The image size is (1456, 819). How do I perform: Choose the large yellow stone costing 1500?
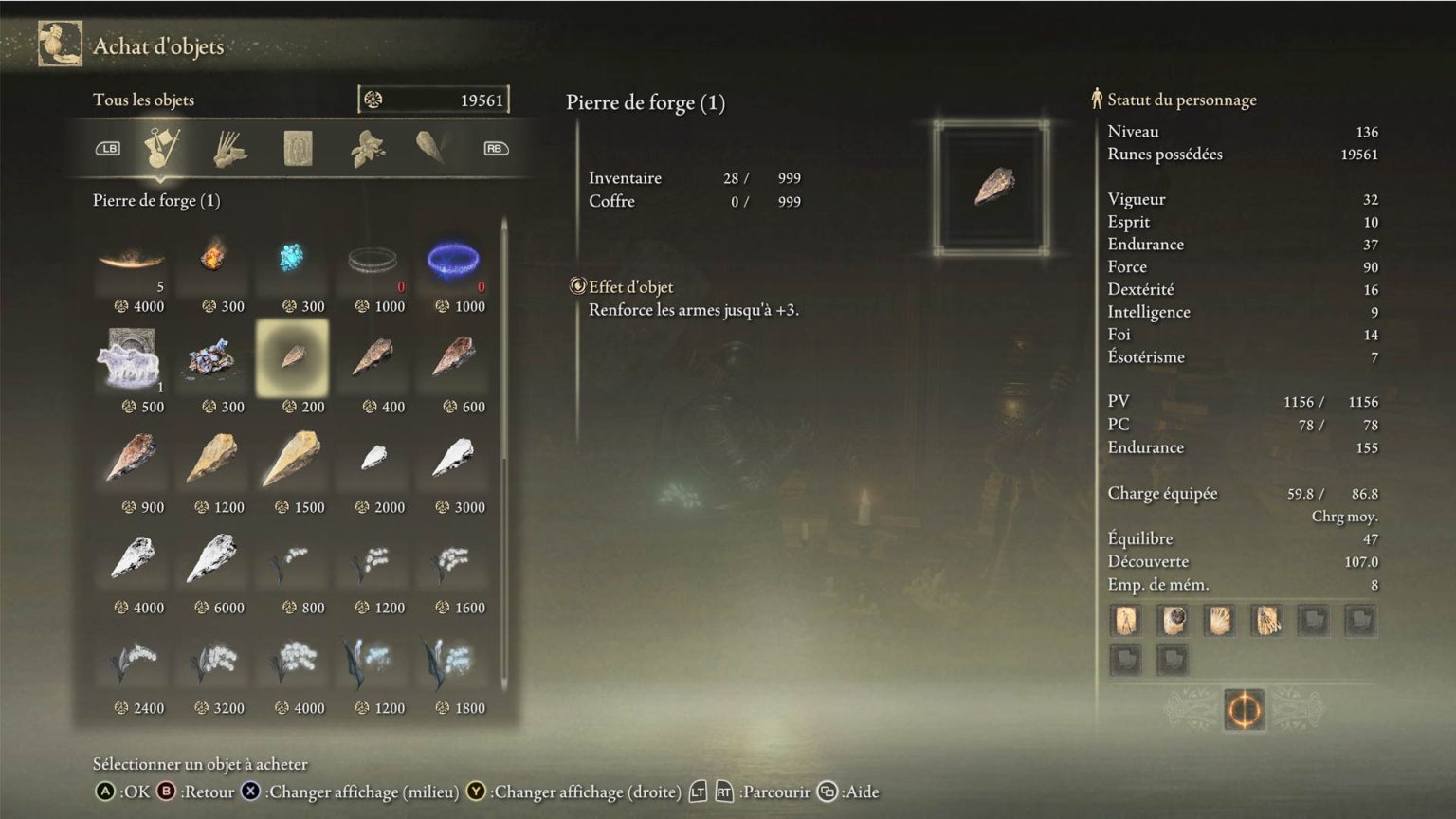293,459
